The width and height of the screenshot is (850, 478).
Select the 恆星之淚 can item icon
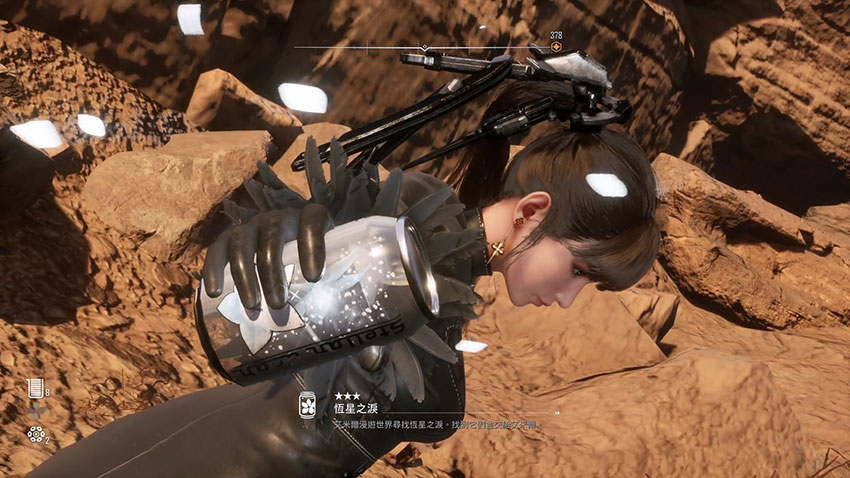tap(308, 403)
